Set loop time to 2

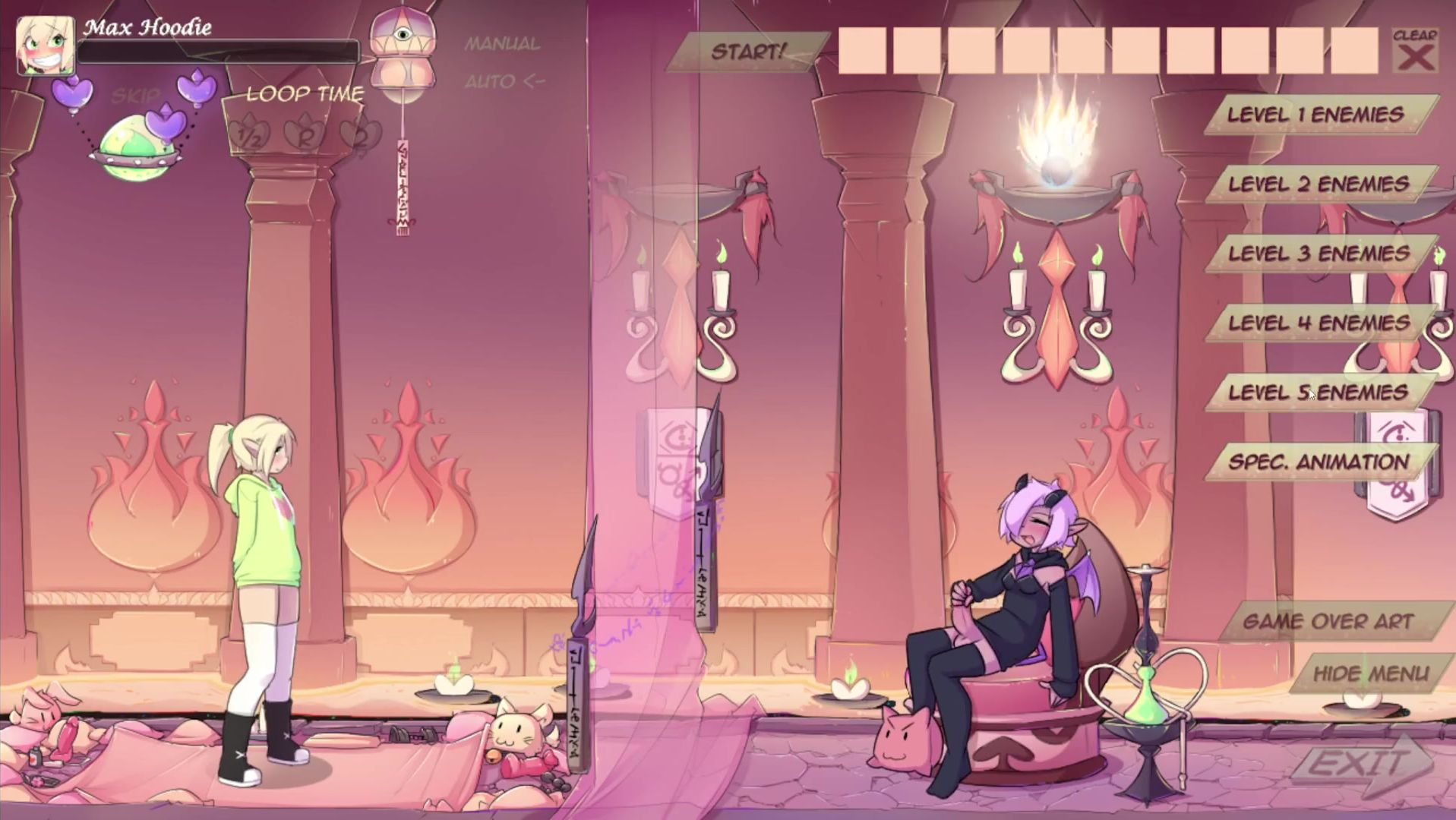[358, 135]
